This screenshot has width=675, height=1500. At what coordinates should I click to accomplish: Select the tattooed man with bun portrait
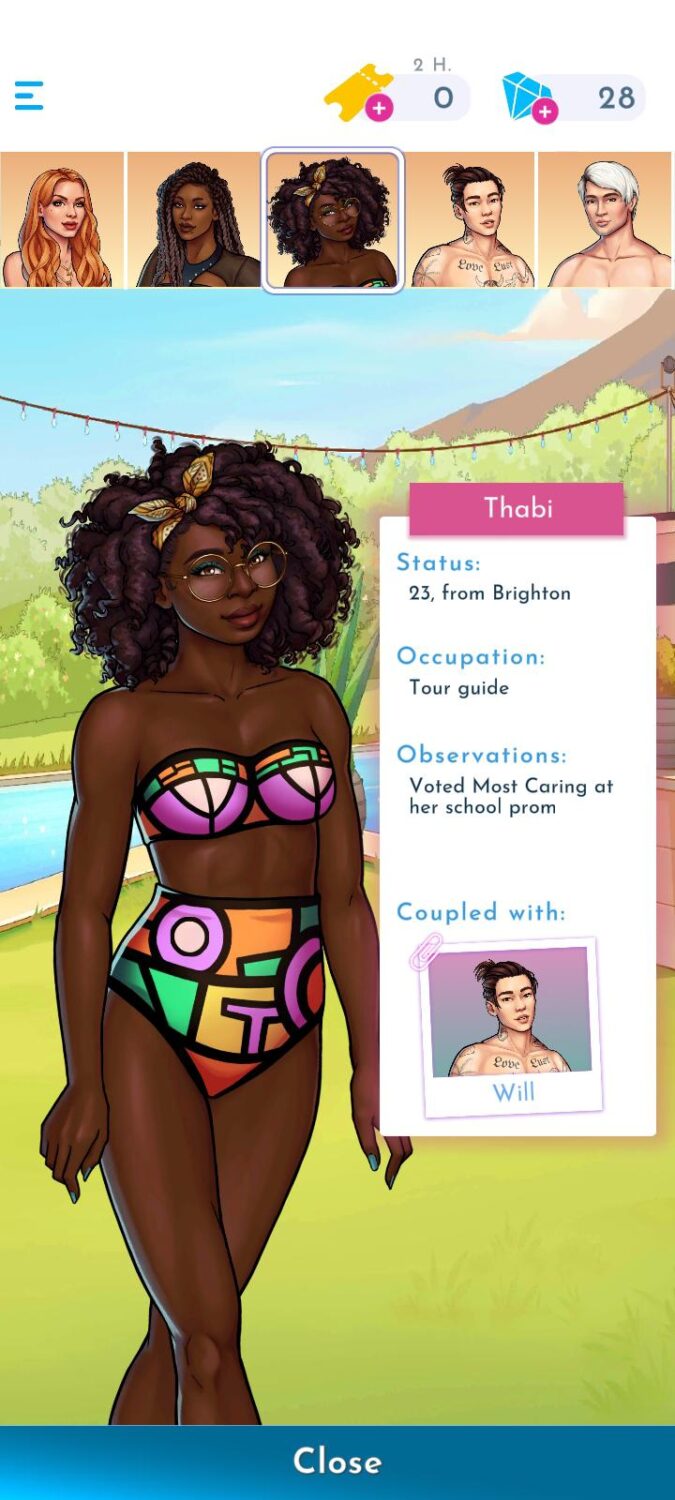(x=472, y=220)
